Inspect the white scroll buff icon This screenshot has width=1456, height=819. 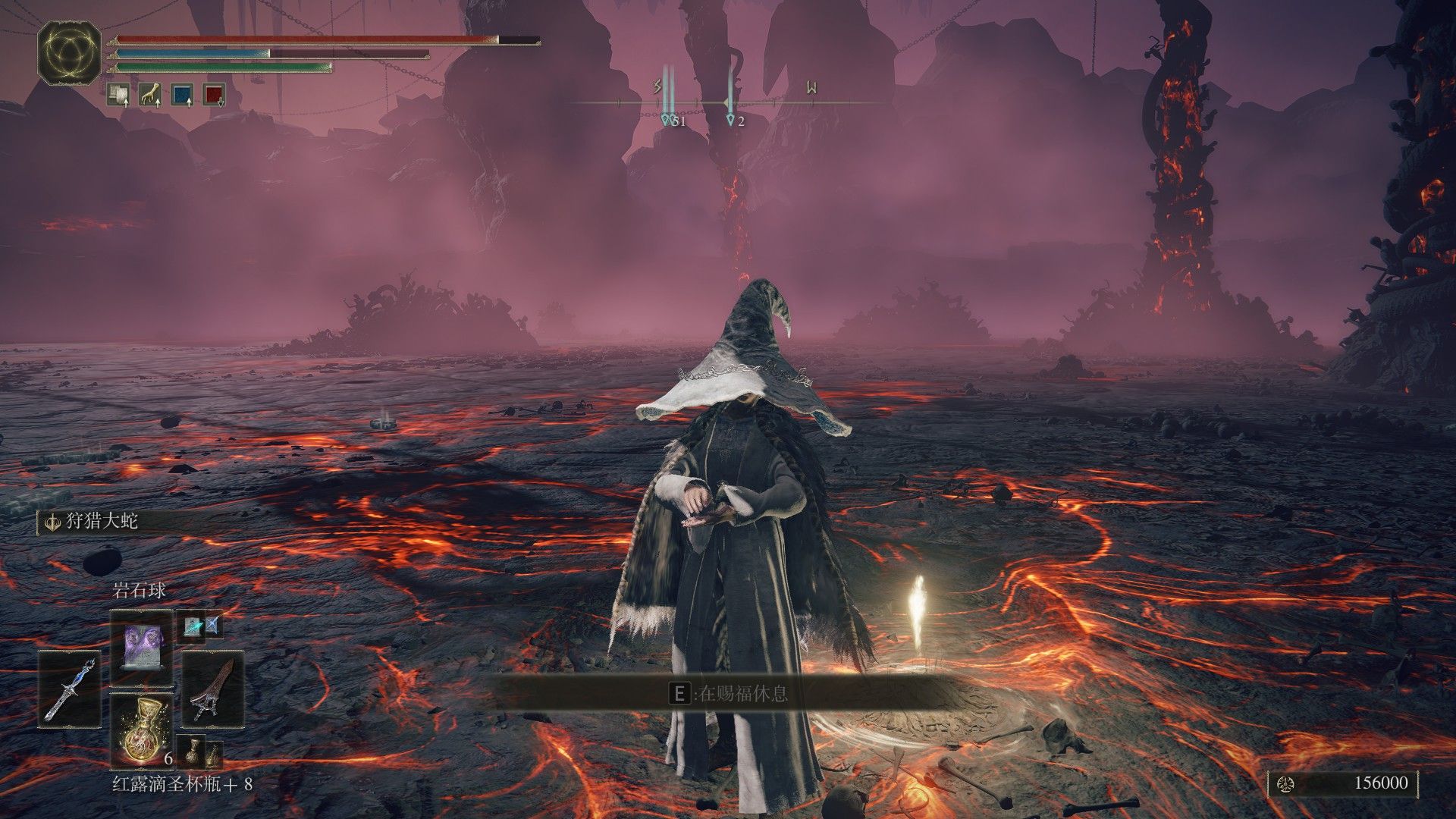[118, 94]
